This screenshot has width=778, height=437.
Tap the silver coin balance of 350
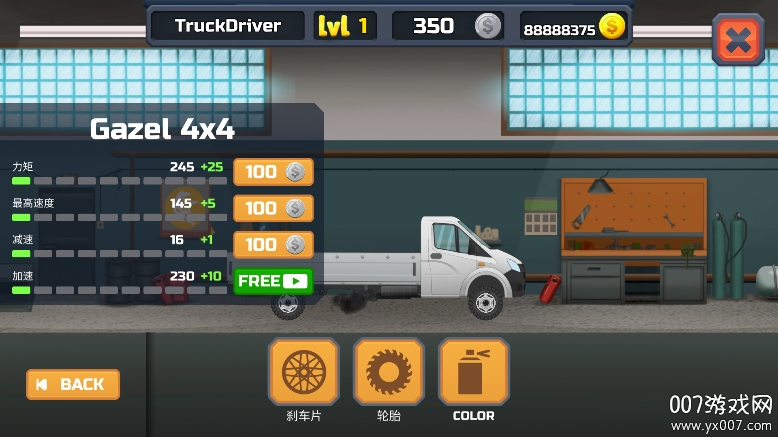[447, 26]
